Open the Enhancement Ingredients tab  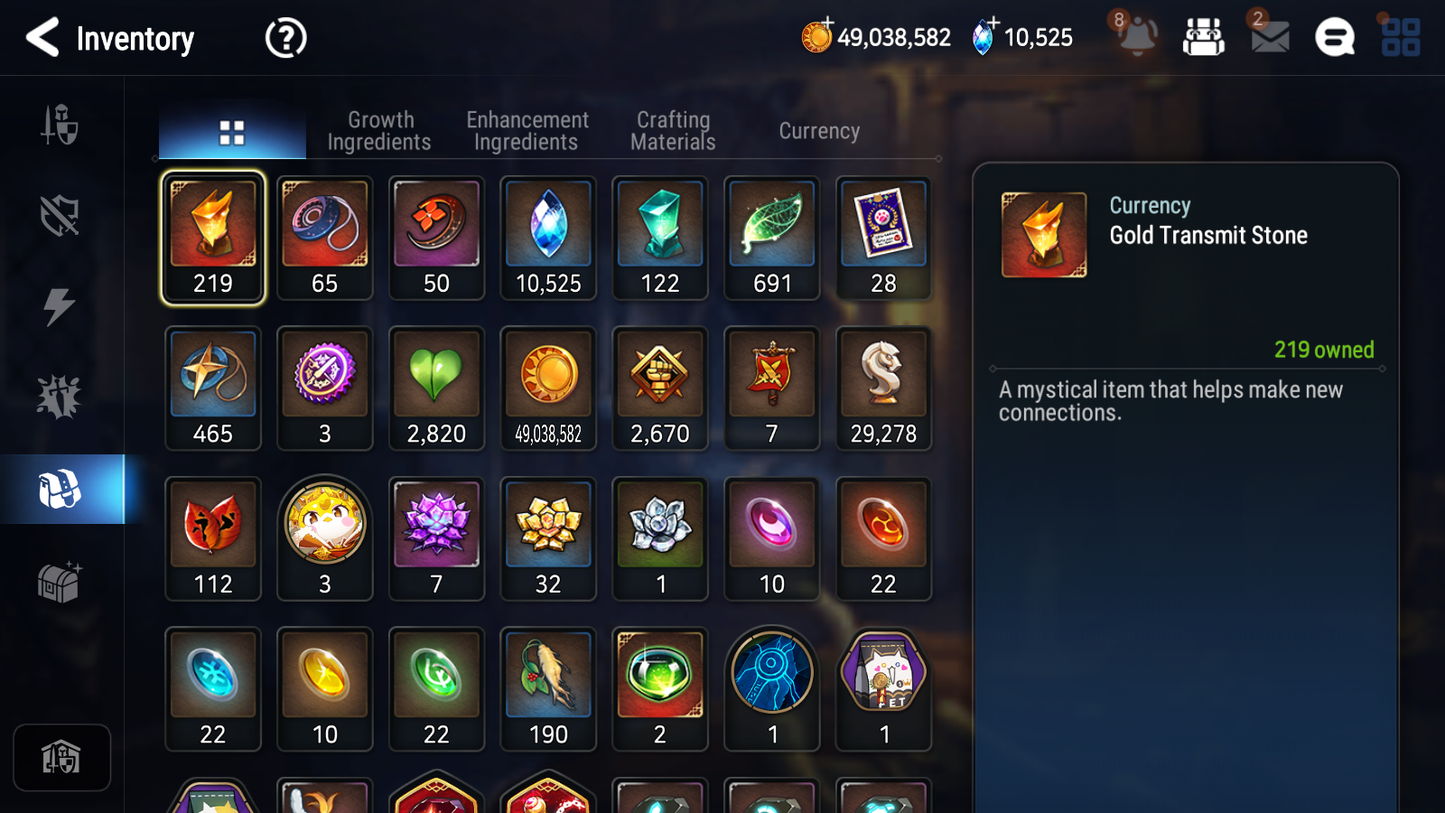click(x=526, y=130)
